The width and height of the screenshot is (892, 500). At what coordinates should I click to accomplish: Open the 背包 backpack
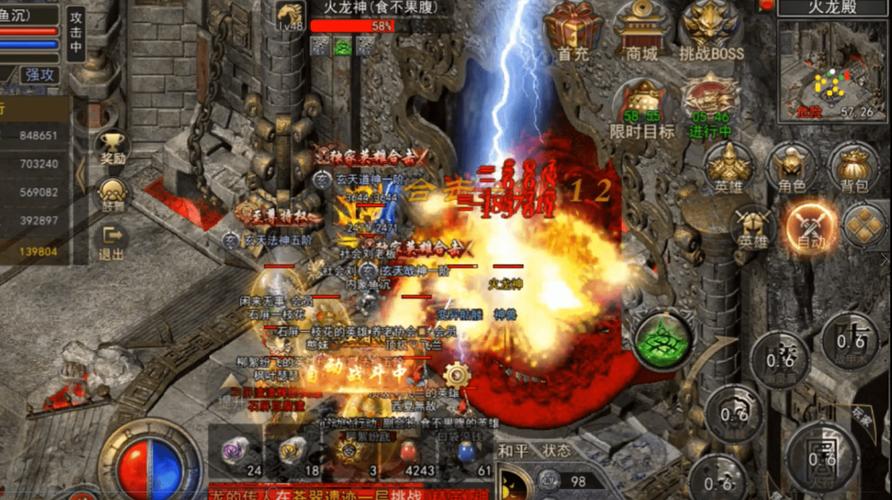[x=853, y=166]
